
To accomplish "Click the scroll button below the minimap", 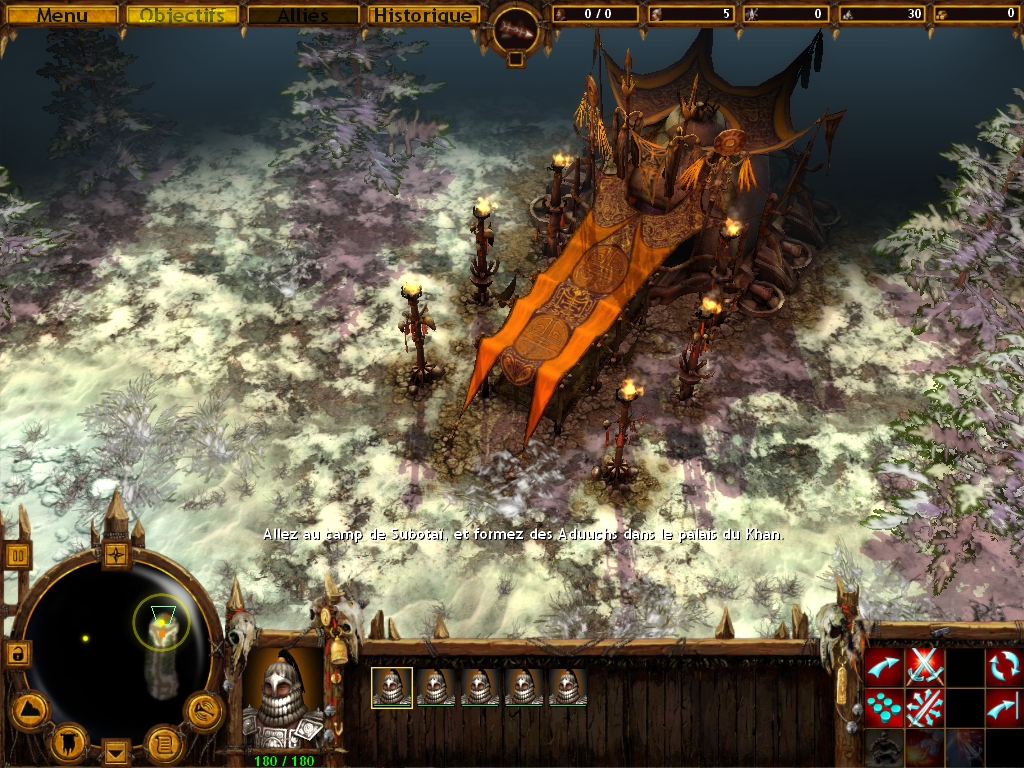I will [x=163, y=743].
